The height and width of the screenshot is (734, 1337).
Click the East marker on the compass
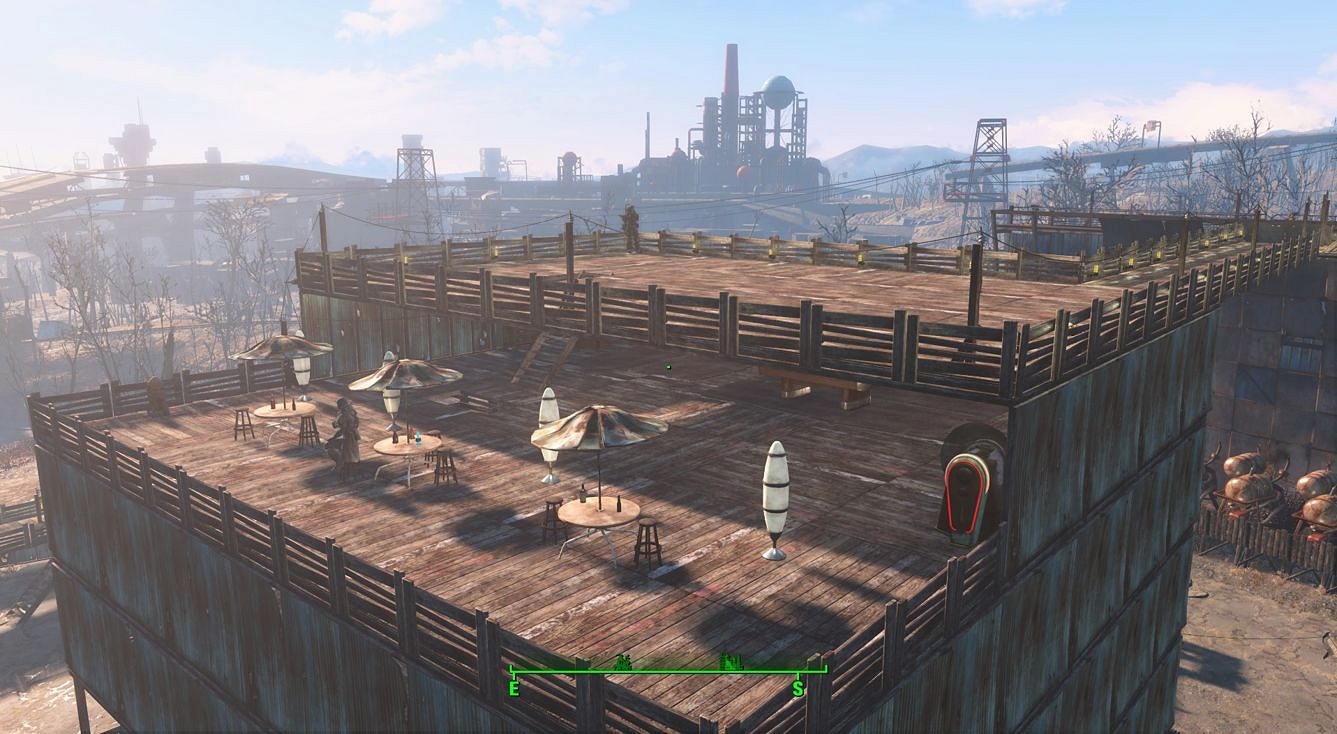(x=514, y=688)
